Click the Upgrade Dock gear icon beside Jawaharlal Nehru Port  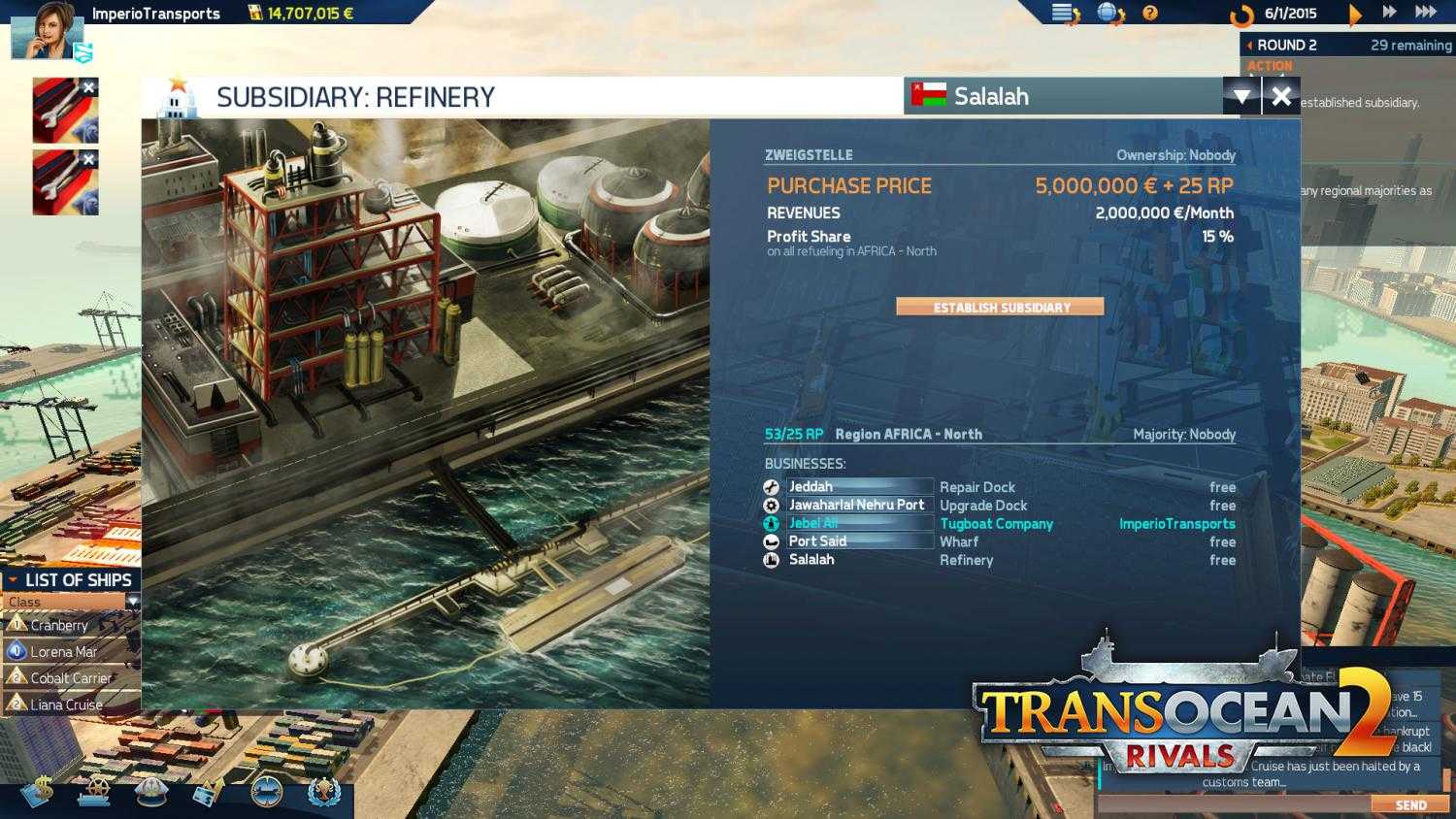coord(771,505)
